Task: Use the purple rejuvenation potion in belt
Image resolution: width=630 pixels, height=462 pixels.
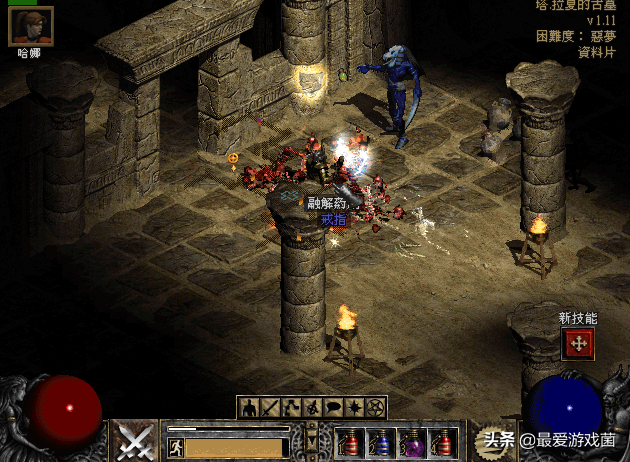Action: (411, 442)
